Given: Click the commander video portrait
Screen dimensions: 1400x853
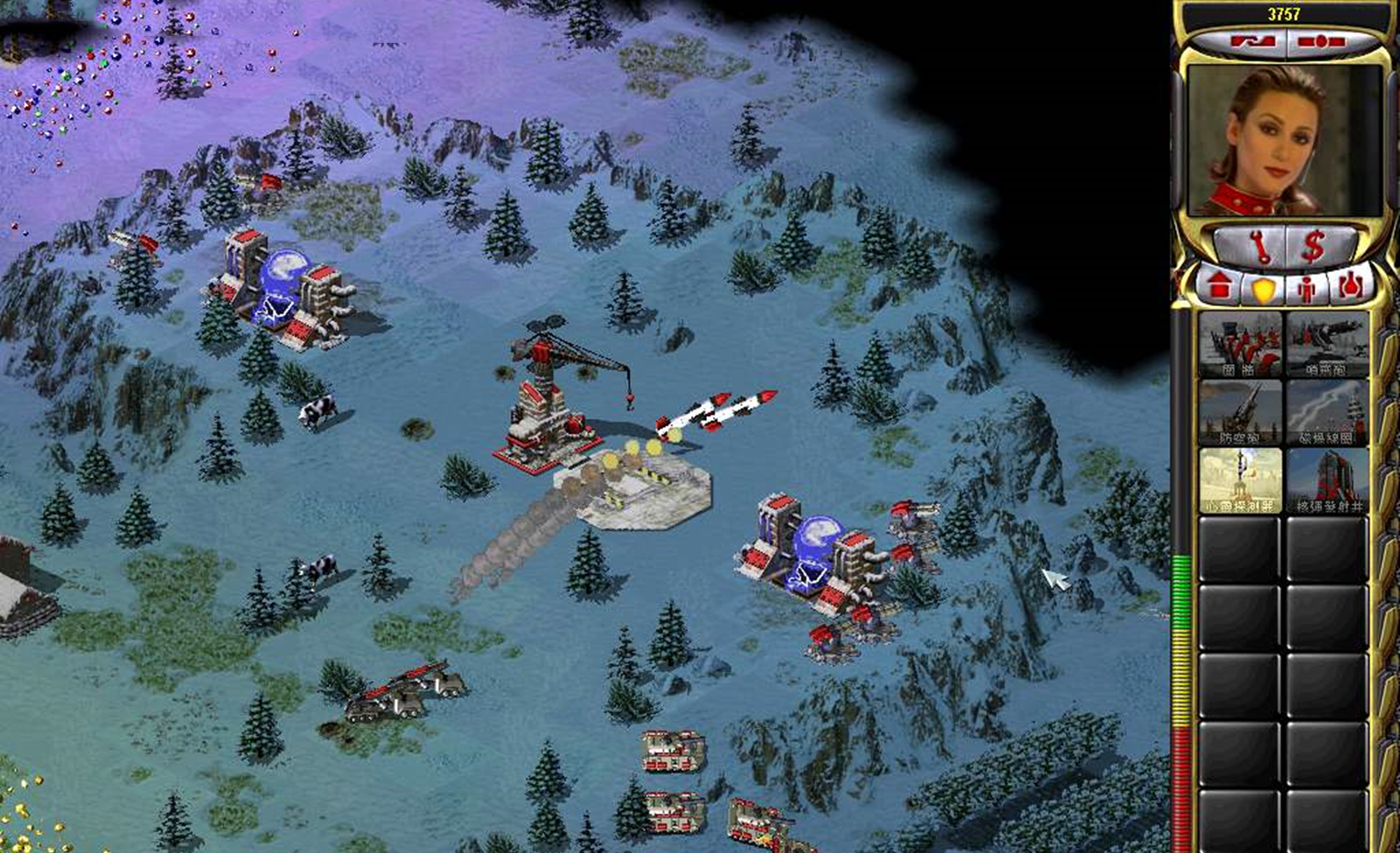Looking at the screenshot, I should coord(1284,140).
